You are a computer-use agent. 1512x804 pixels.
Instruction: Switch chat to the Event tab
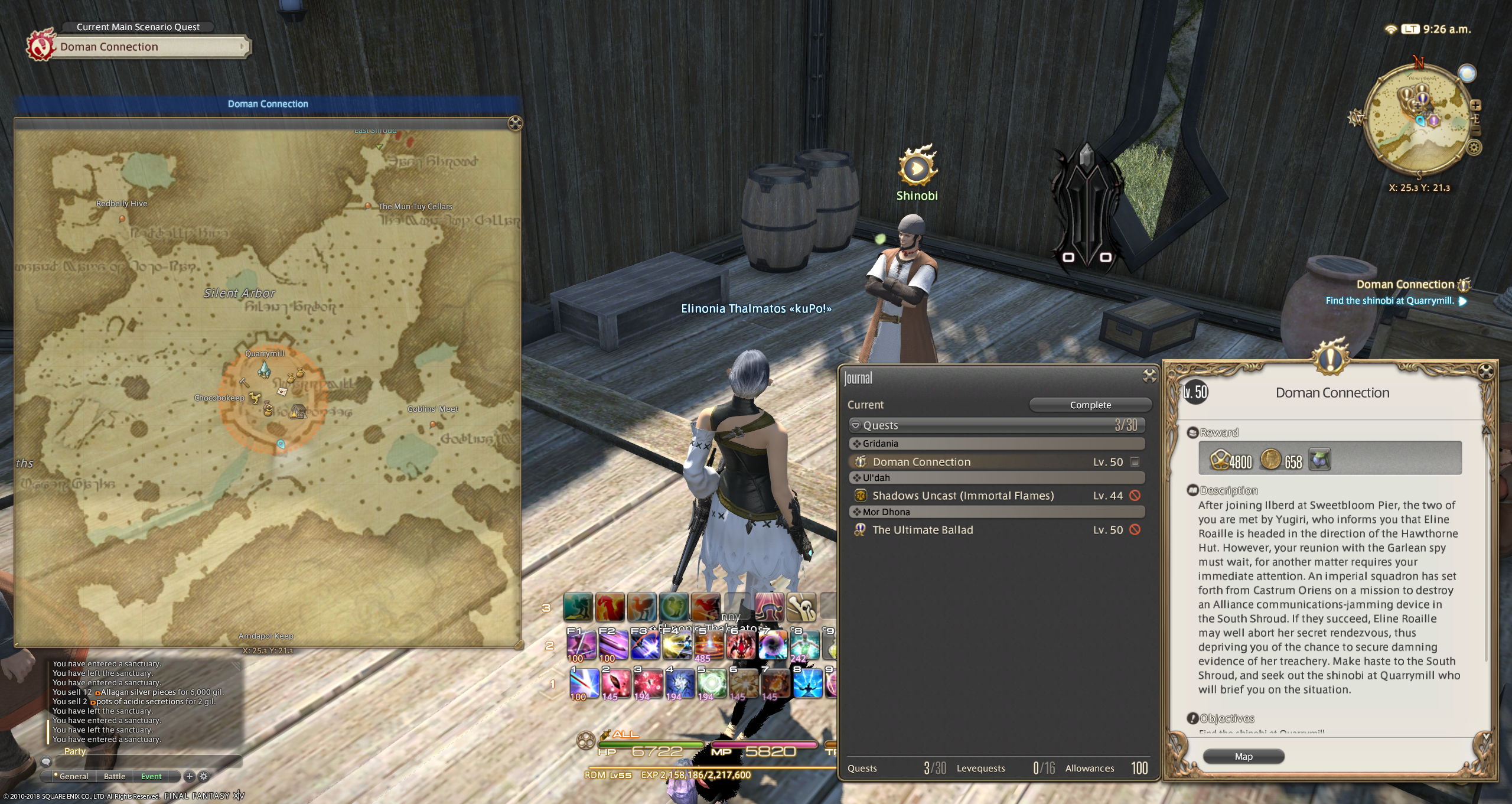tap(151, 776)
